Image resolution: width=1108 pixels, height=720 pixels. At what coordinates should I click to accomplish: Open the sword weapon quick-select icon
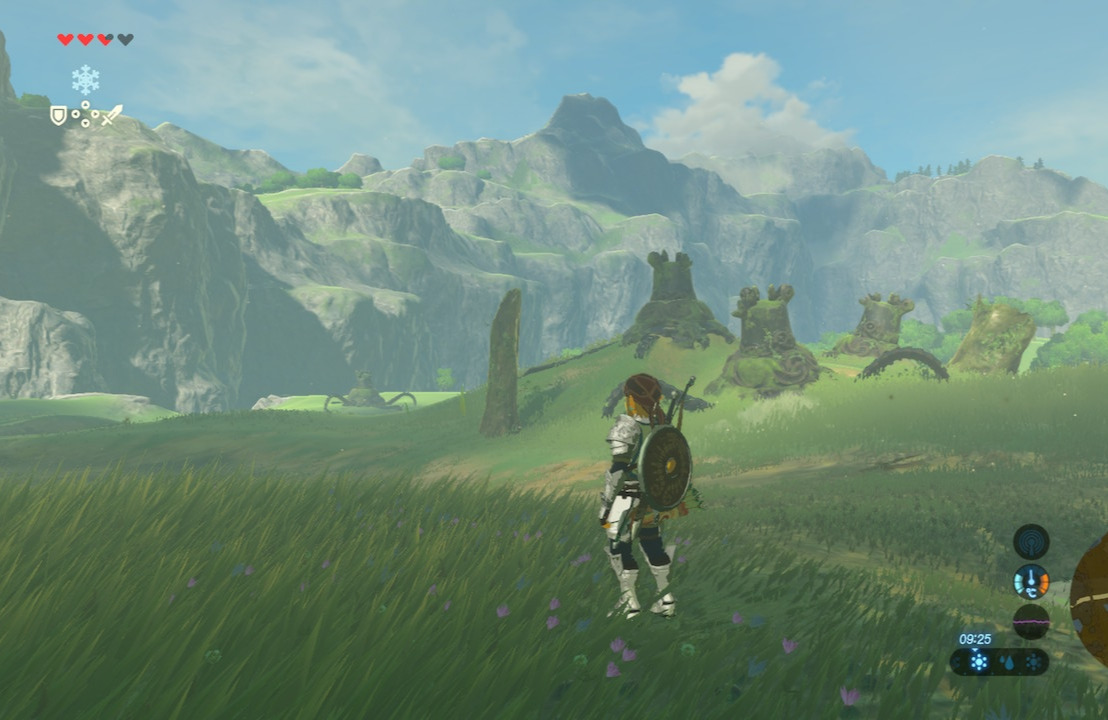111,115
